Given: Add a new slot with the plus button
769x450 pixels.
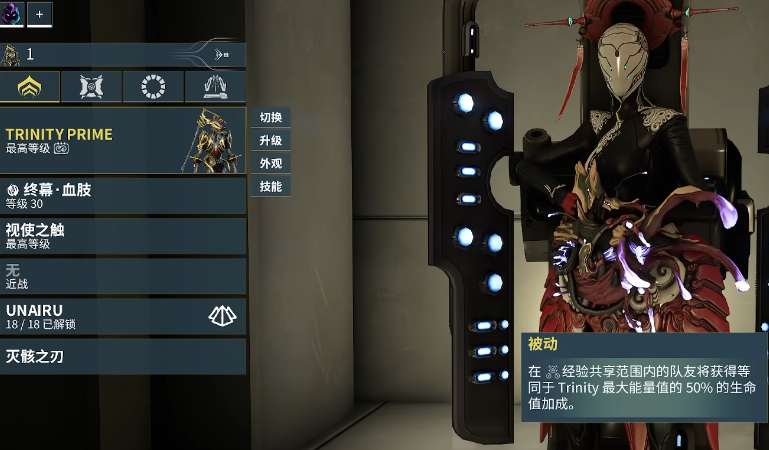Looking at the screenshot, I should pyautogui.click(x=39, y=14).
